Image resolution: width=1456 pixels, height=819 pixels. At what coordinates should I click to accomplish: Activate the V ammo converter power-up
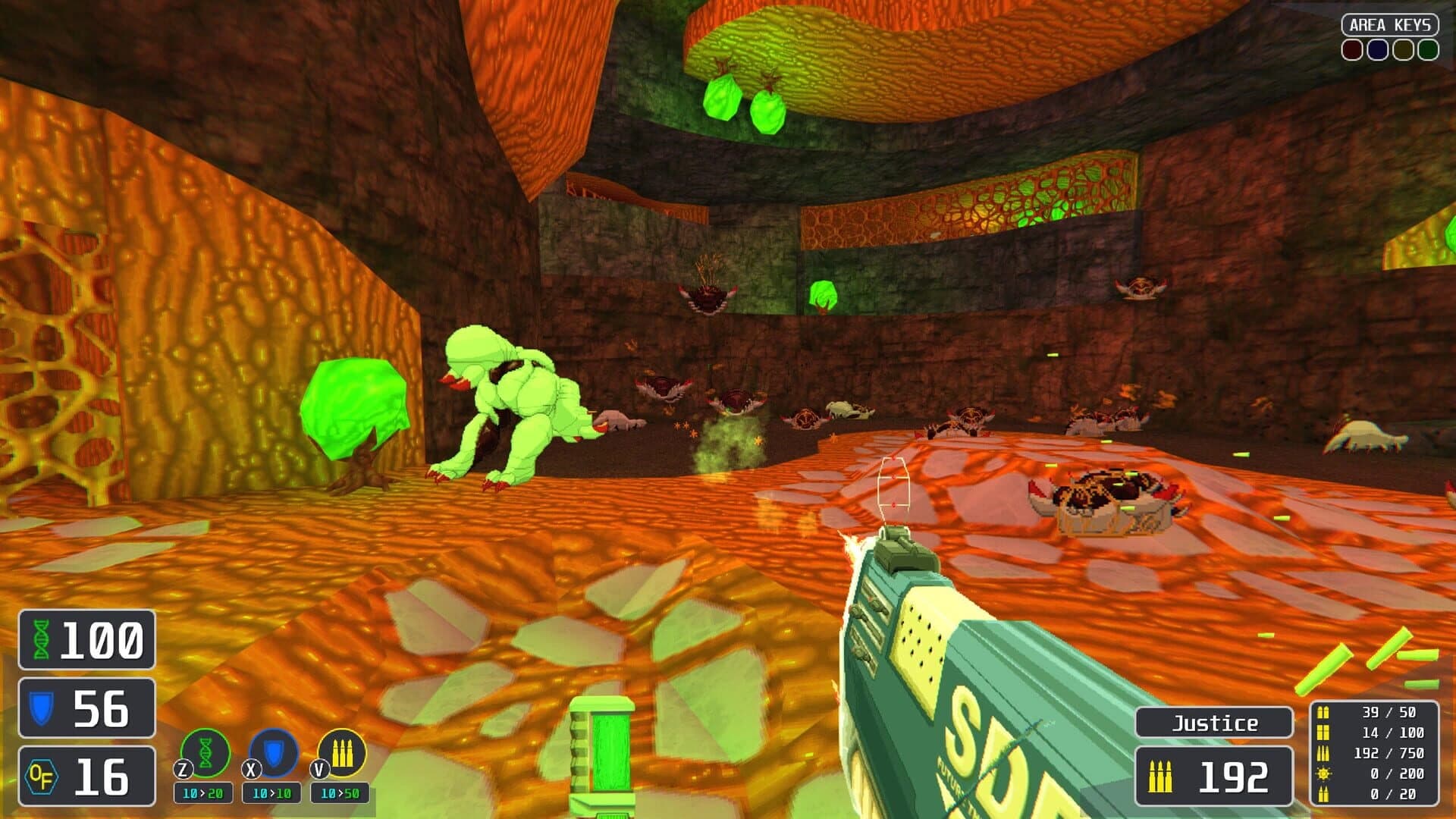coord(340,751)
